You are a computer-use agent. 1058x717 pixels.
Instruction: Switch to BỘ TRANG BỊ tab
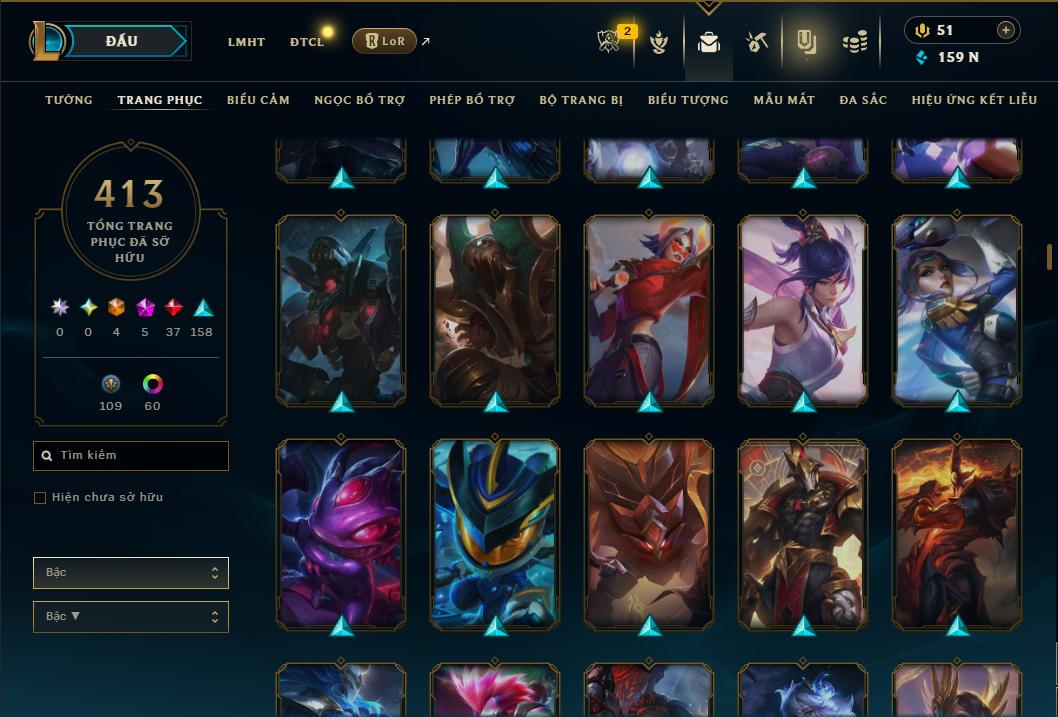click(x=581, y=100)
